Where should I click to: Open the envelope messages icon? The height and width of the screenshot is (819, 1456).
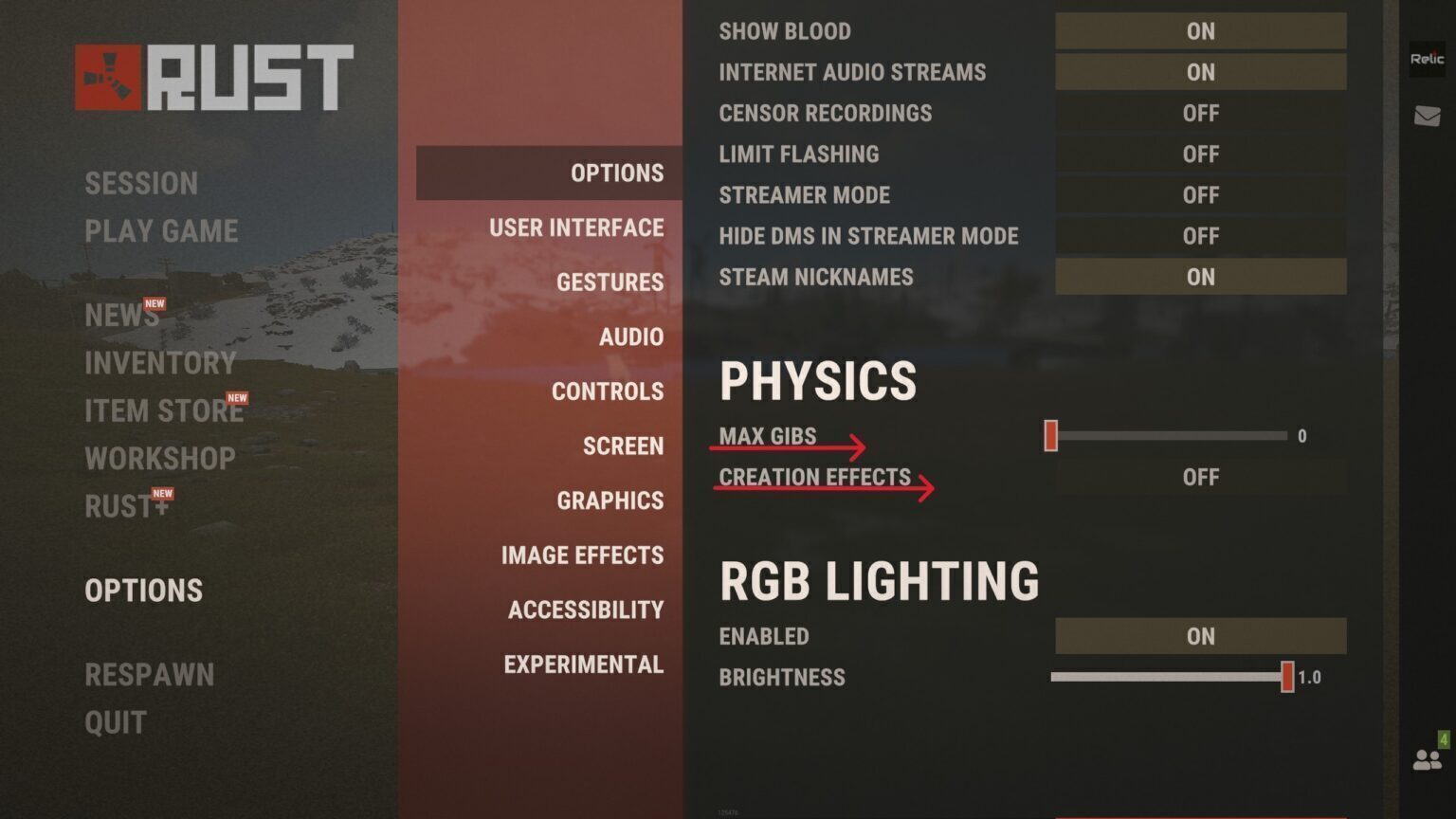[x=1427, y=117]
